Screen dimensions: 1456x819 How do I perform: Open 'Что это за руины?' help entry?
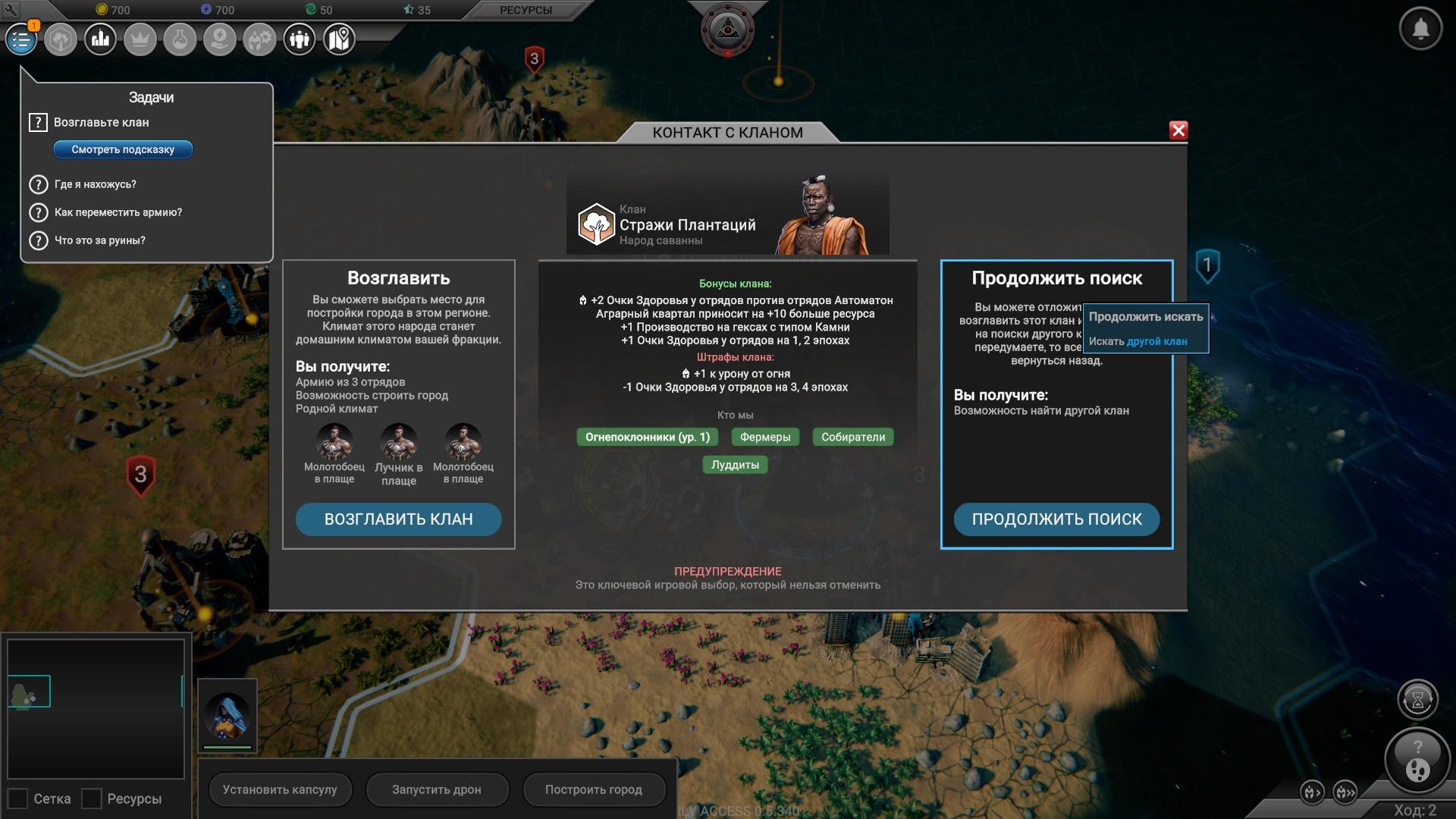pyautogui.click(x=99, y=240)
